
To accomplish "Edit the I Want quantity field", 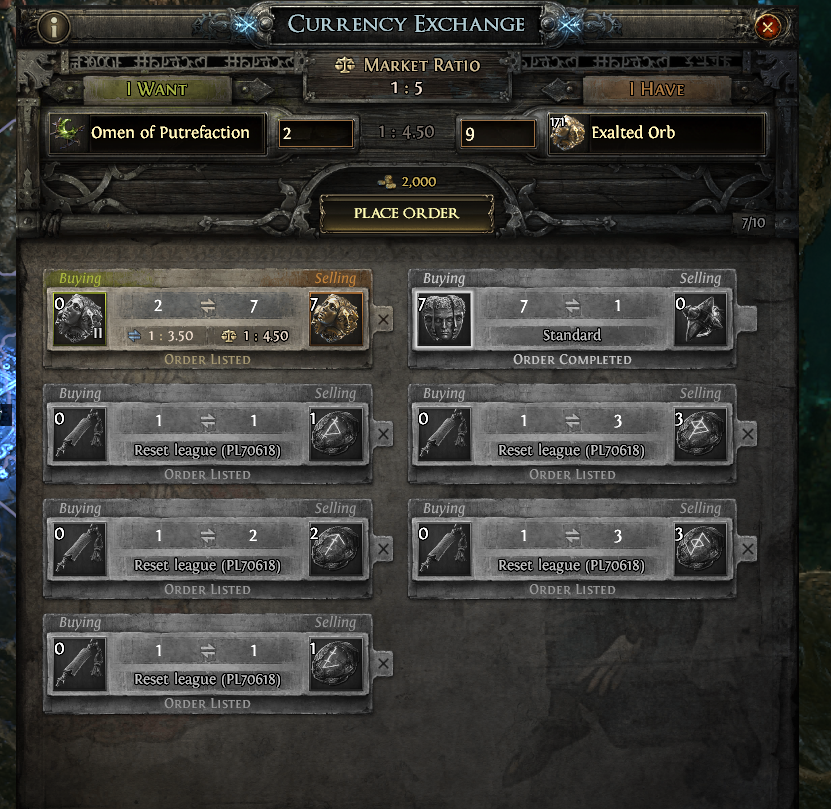I will click(316, 133).
